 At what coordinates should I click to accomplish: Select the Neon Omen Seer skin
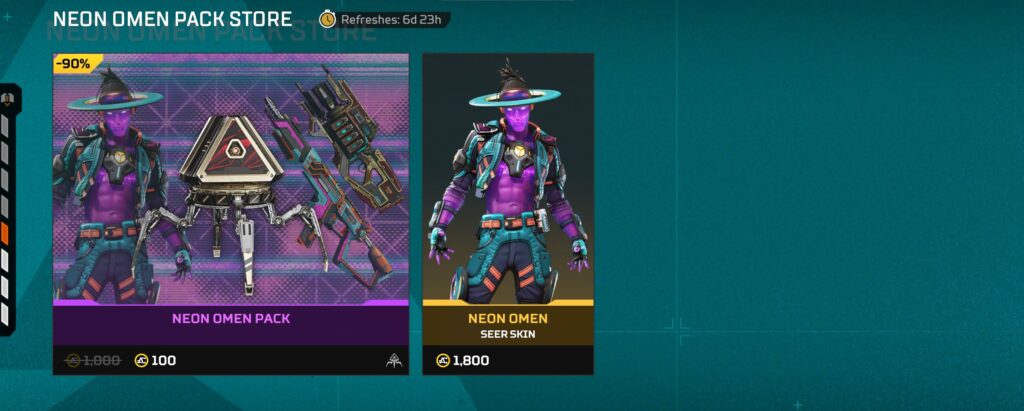(508, 200)
